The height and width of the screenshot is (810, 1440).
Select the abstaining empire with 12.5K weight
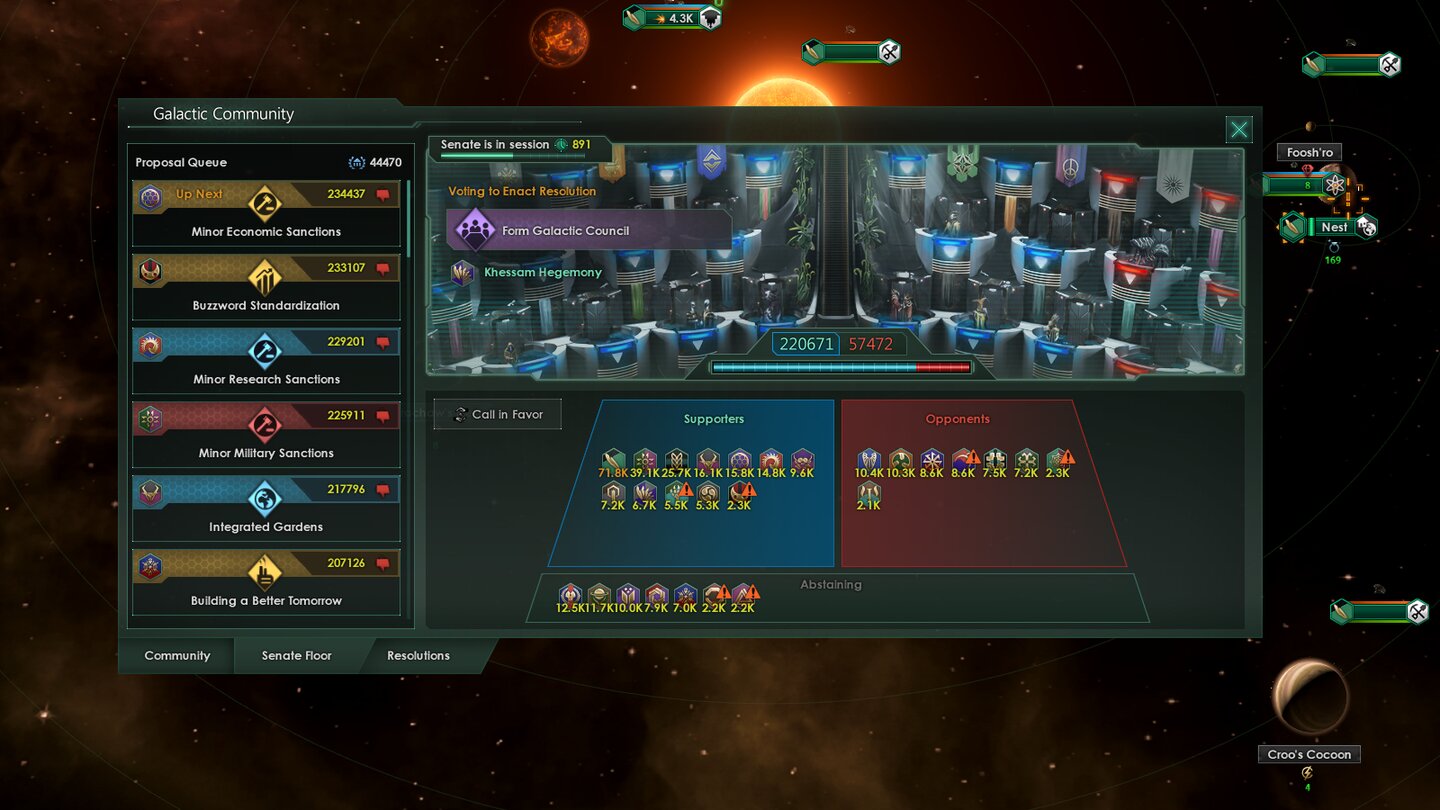click(570, 596)
